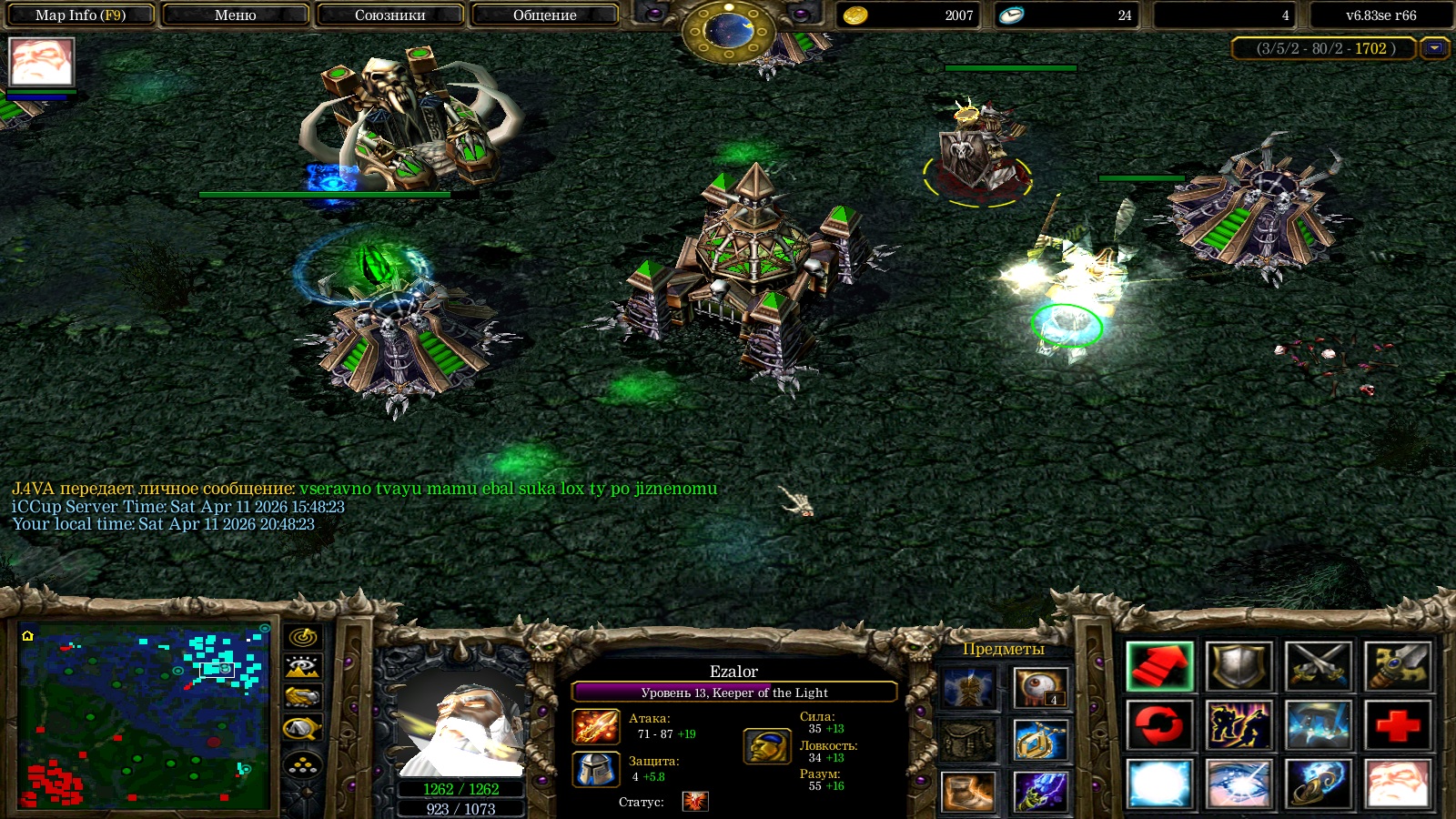The image size is (1456, 819).
Task: Cast the Blinding Light eye ability
Action: pyautogui.click(x=1239, y=784)
